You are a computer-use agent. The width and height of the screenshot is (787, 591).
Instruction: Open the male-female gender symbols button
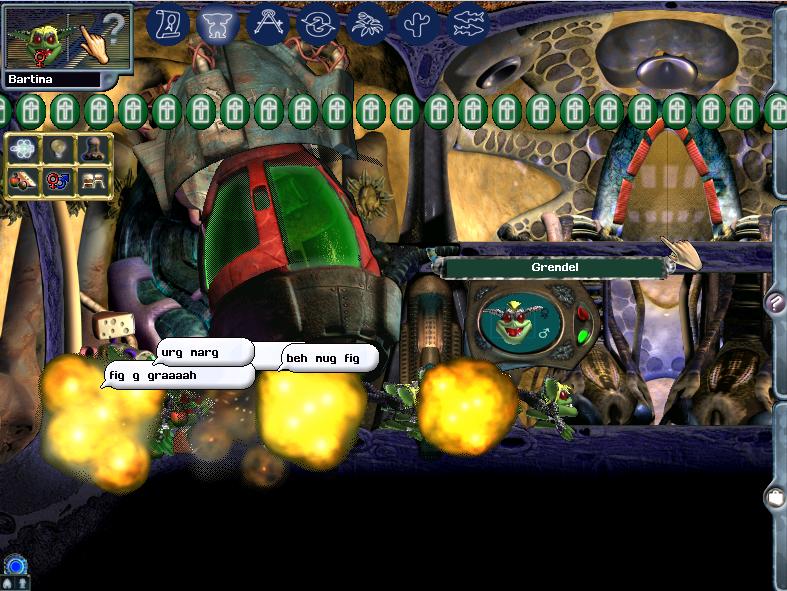(57, 181)
